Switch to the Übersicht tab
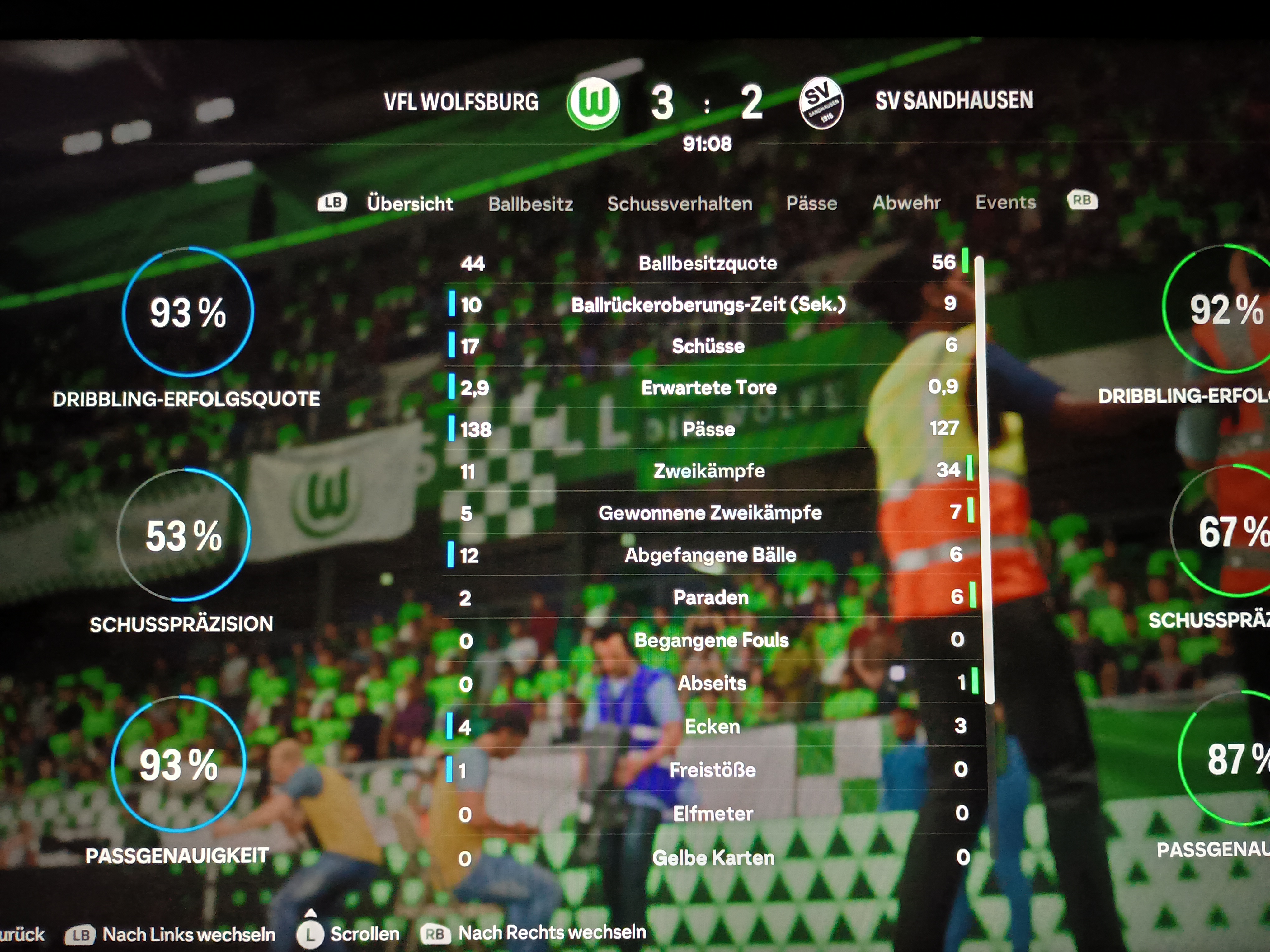The image size is (1270, 952). (409, 203)
